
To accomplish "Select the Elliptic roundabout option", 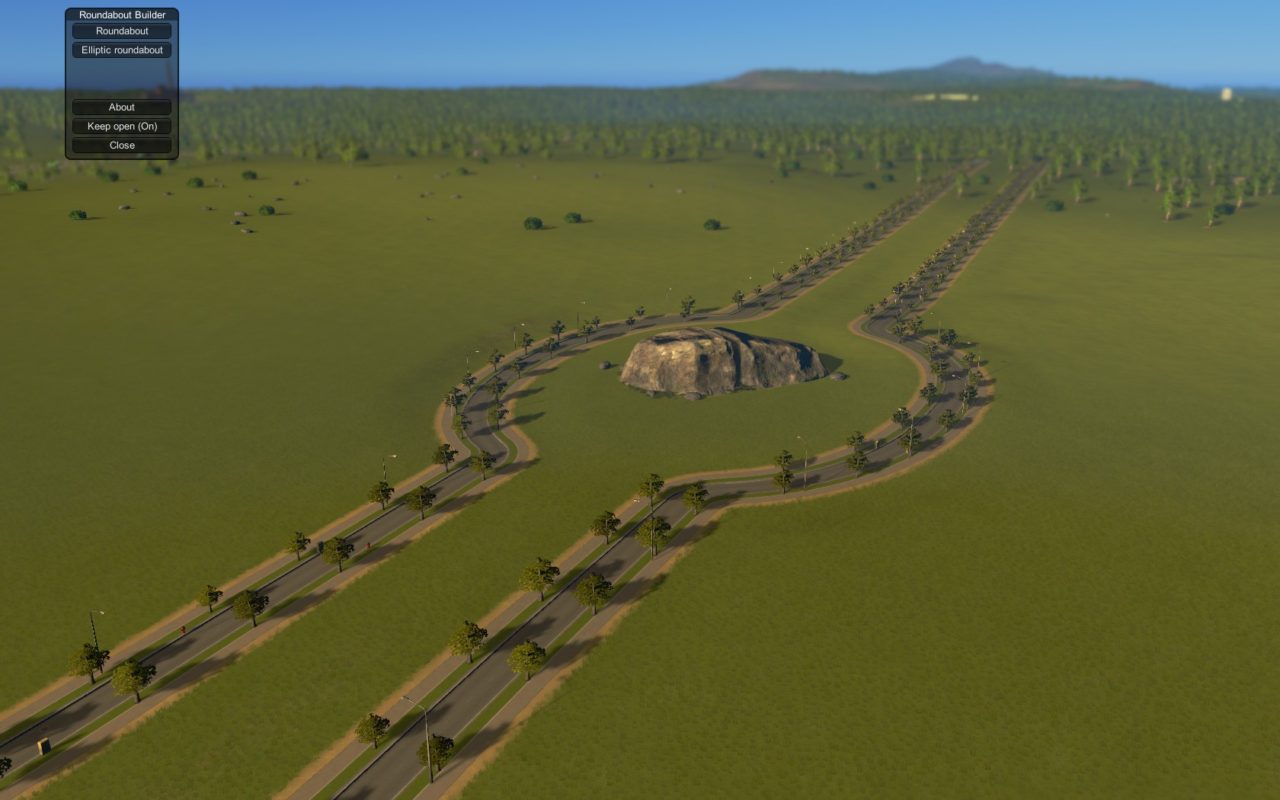I will click(121, 50).
